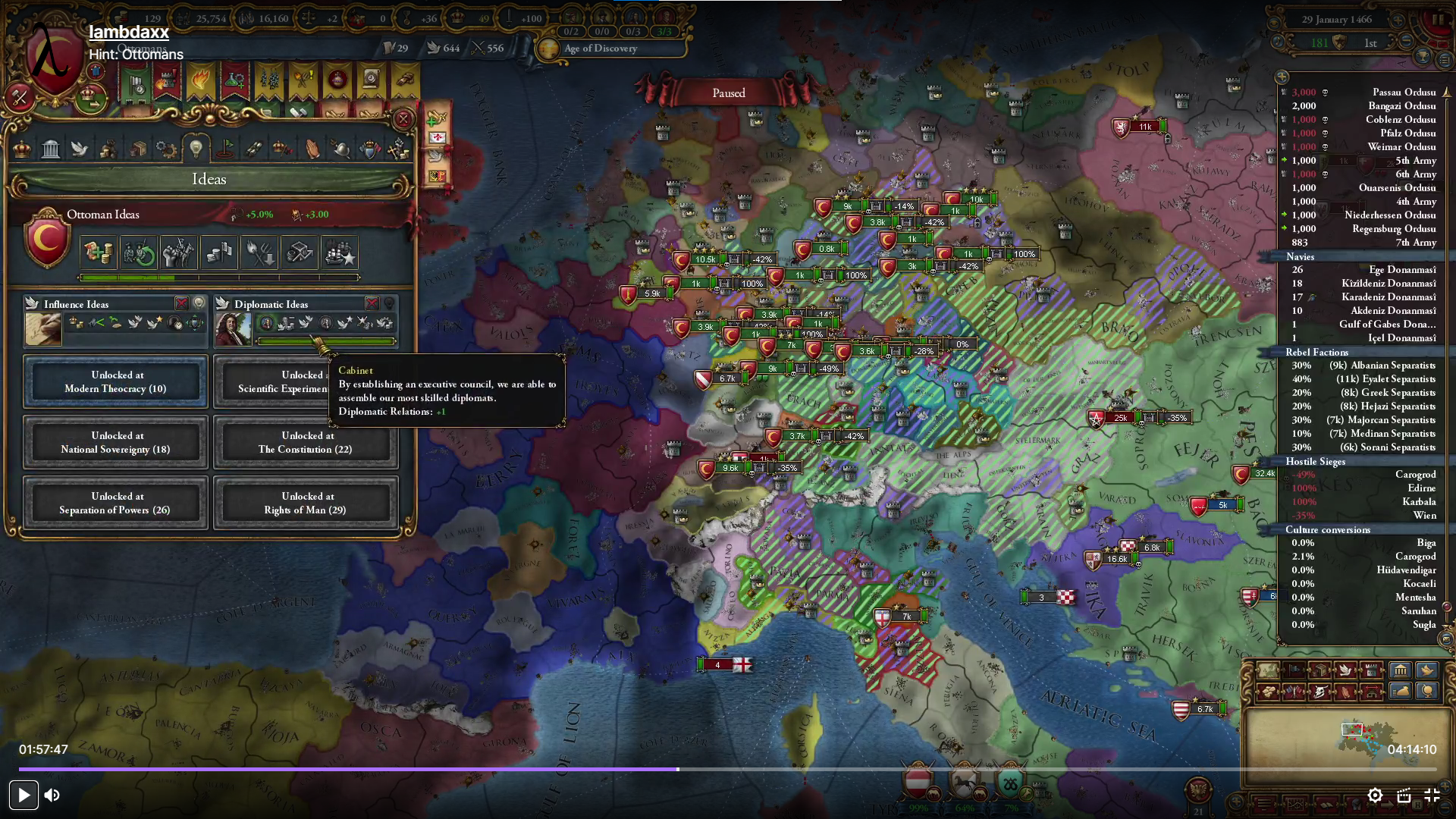Abandon the Diplomatic Ideas group
The width and height of the screenshot is (1456, 819).
(372, 303)
